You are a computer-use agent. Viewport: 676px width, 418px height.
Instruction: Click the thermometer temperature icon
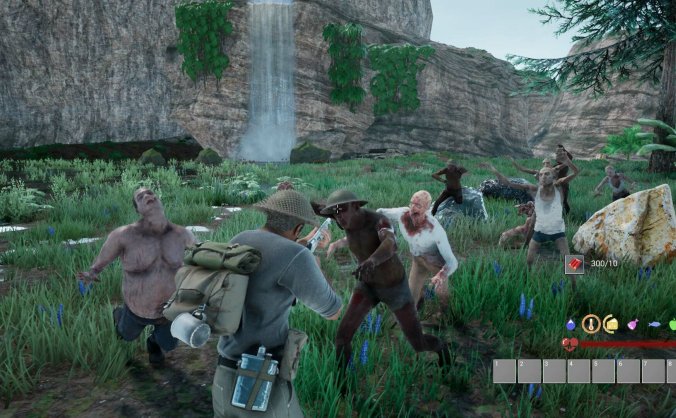591,323
